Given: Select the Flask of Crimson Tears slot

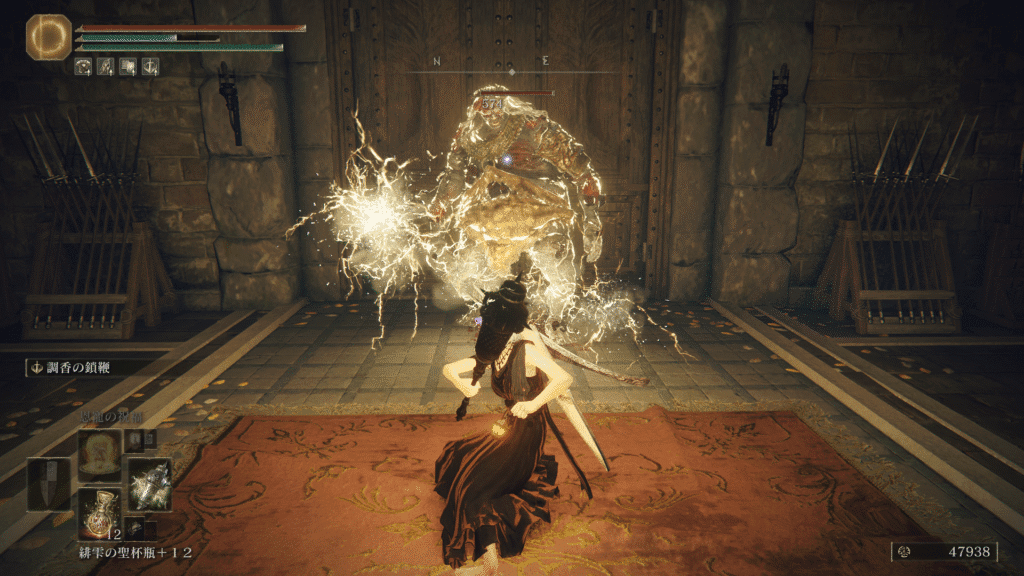Looking at the screenshot, I should (x=99, y=511).
